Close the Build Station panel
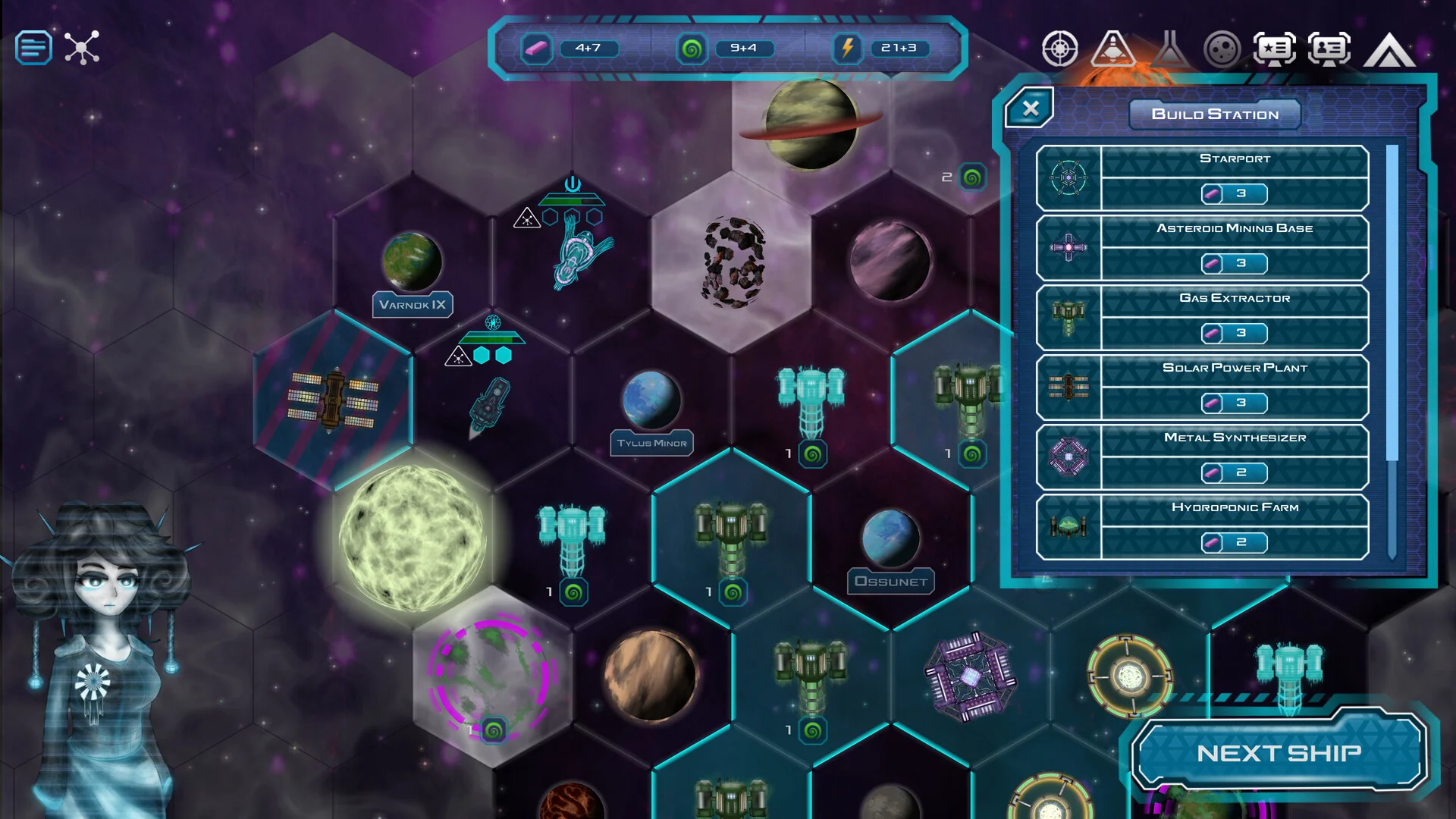 (1030, 108)
